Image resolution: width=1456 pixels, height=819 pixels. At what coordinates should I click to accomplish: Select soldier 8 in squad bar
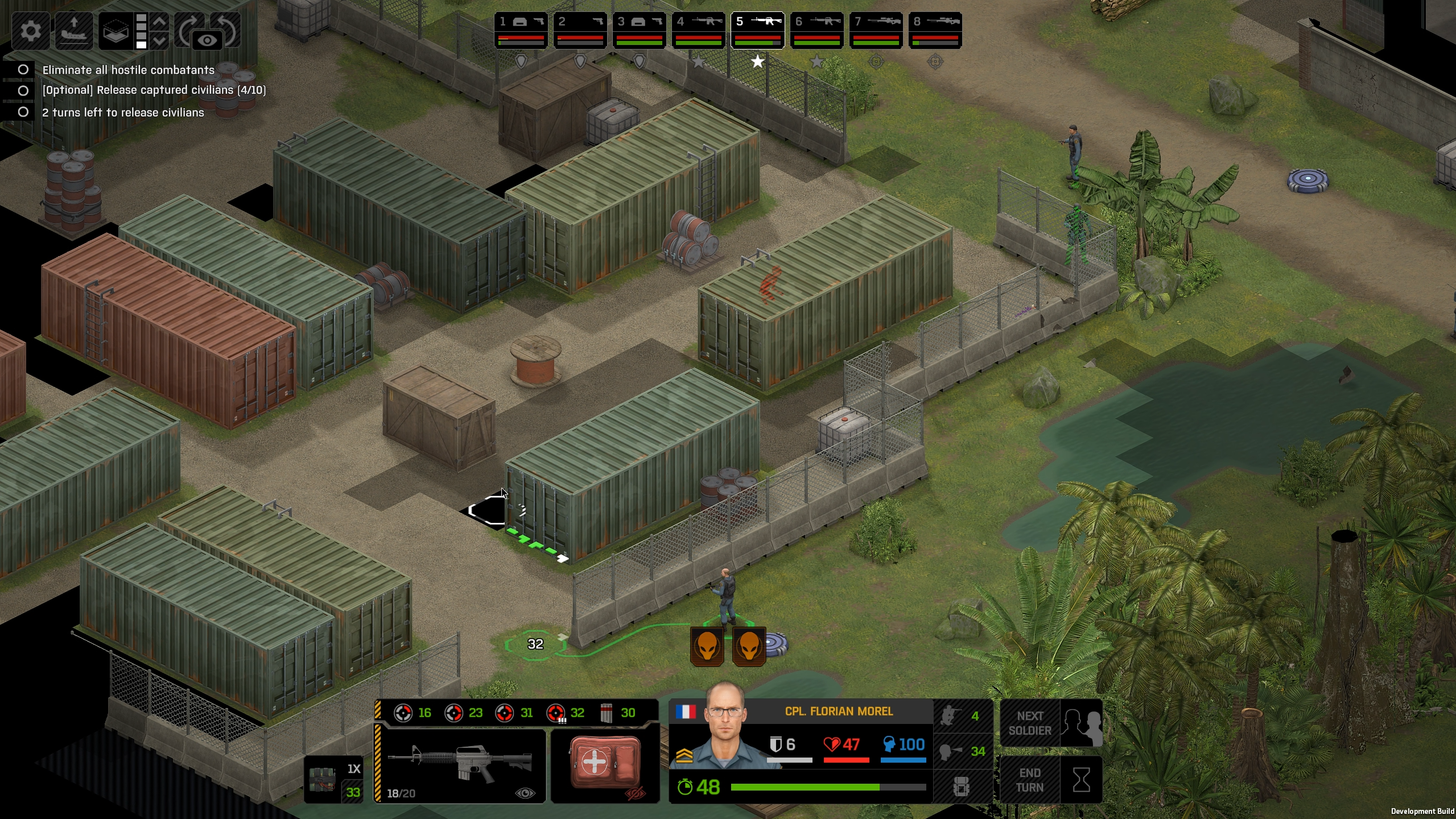935,30
